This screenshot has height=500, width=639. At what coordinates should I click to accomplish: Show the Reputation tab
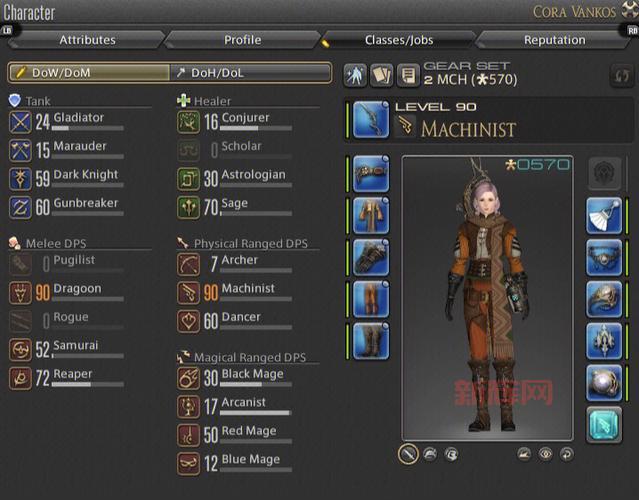pyautogui.click(x=554, y=40)
